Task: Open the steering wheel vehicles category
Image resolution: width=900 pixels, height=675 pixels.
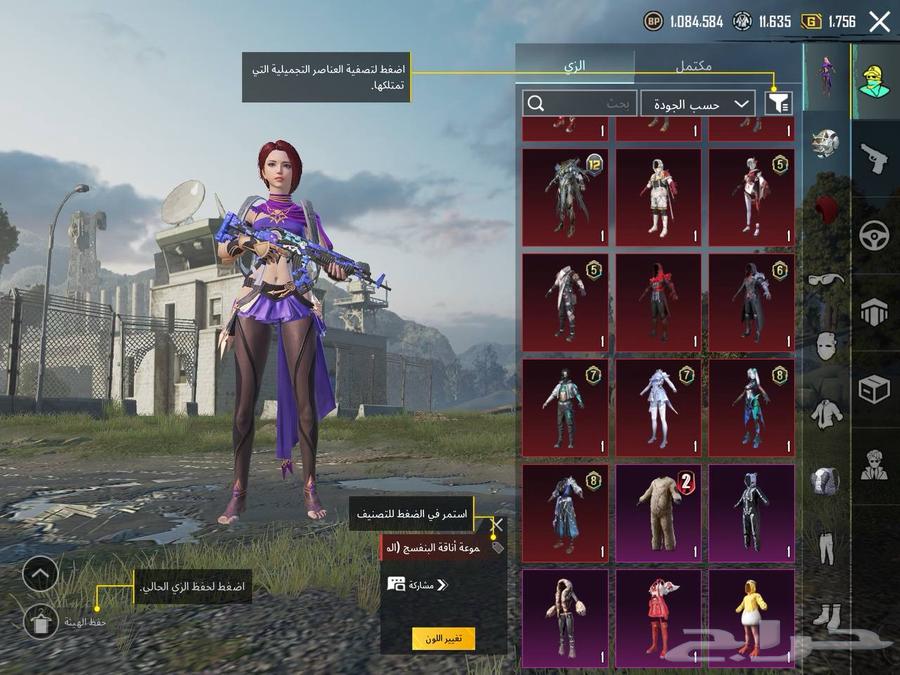Action: pos(875,236)
